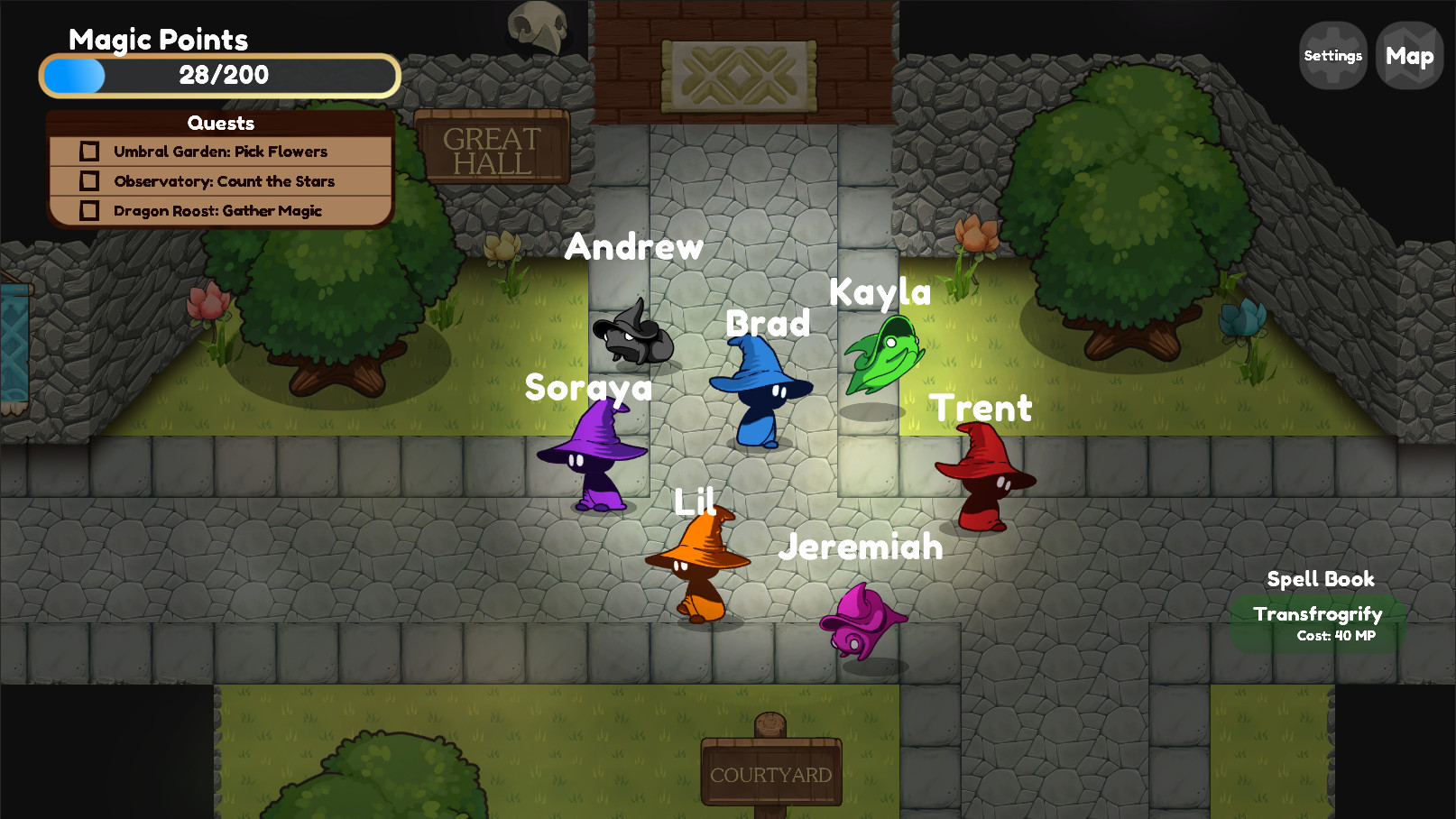
Task: Open the Map view
Action: click(x=1408, y=55)
